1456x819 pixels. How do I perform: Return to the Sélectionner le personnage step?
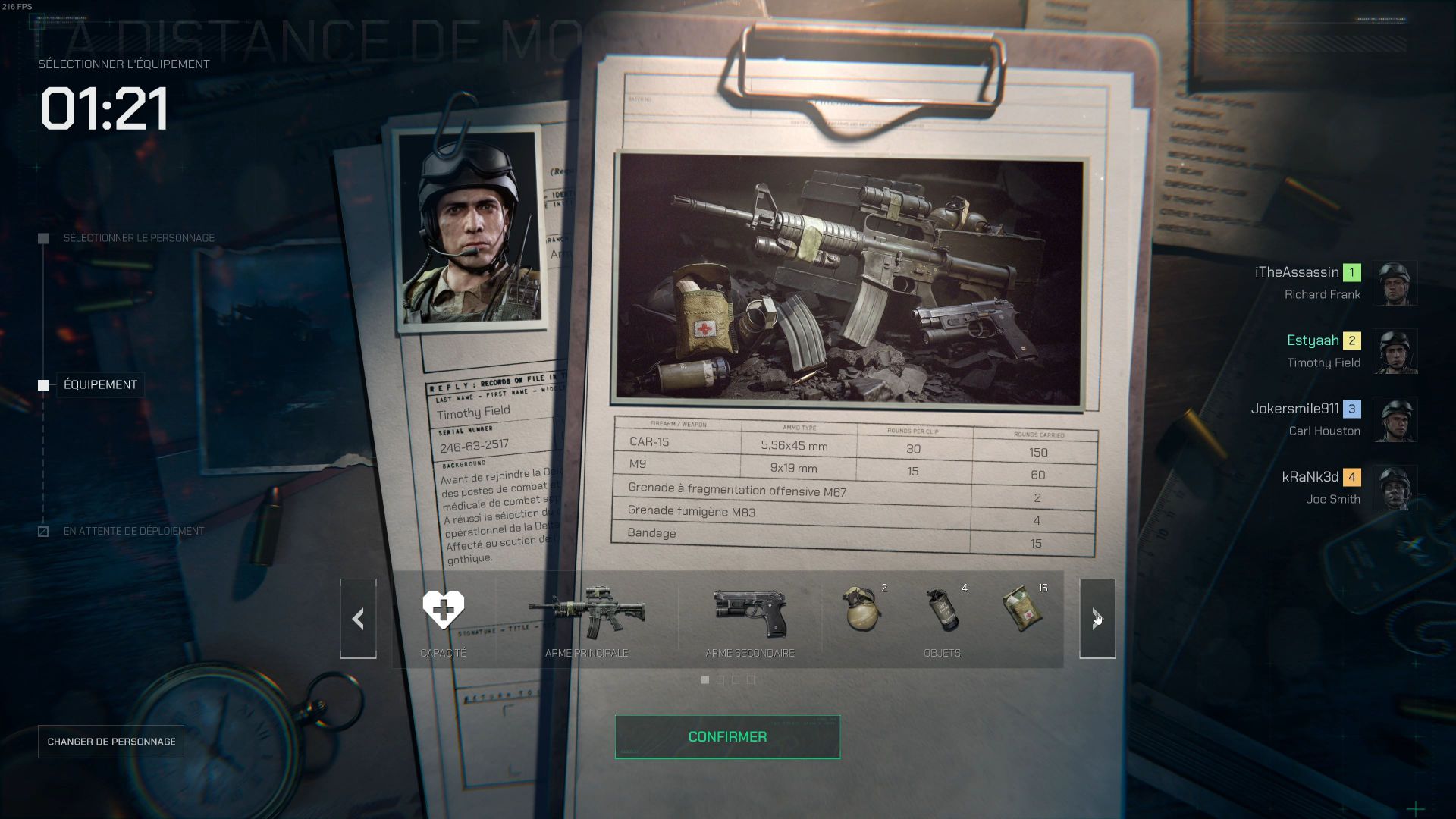tap(138, 238)
